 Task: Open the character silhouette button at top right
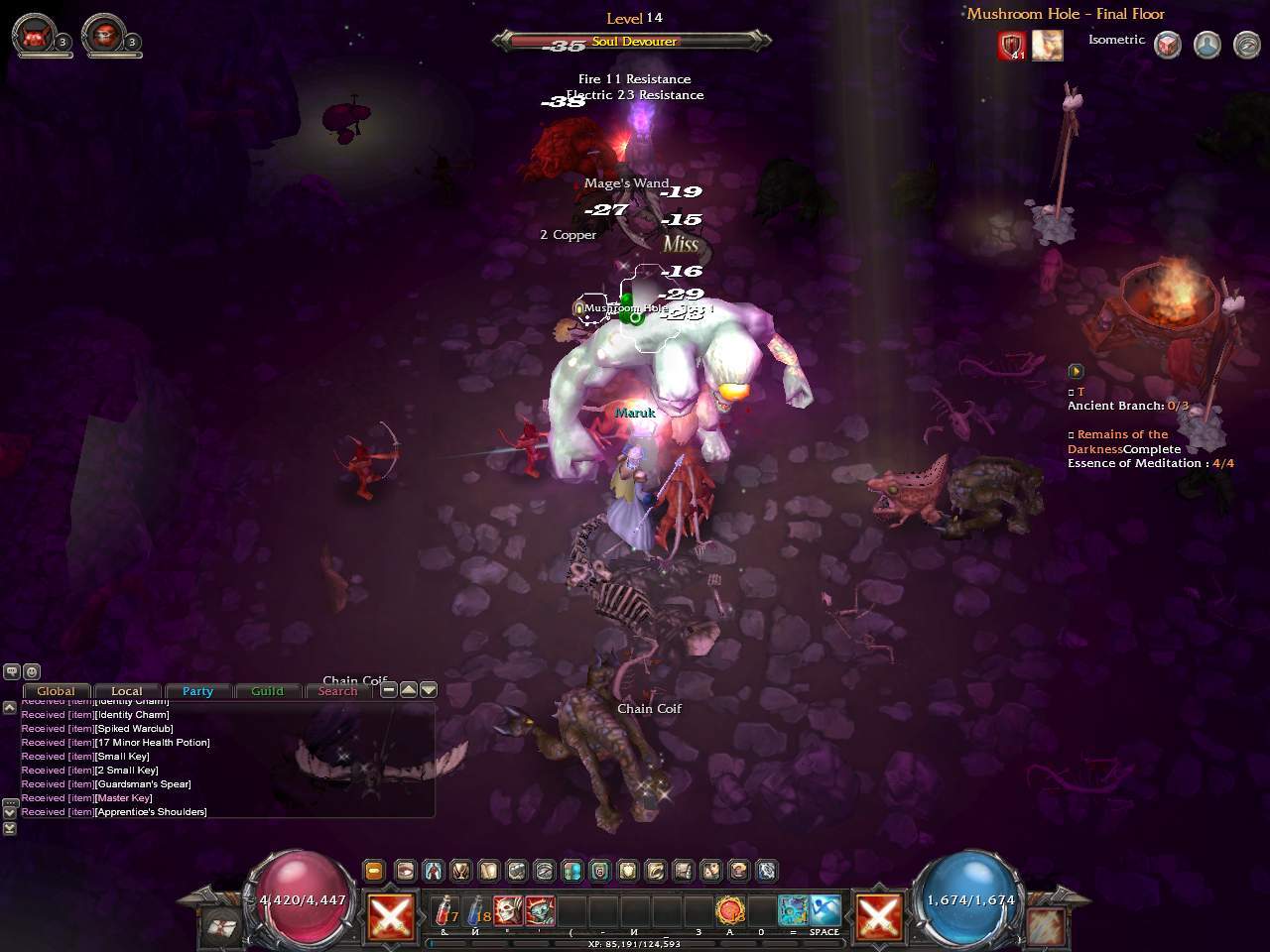pos(1206,45)
